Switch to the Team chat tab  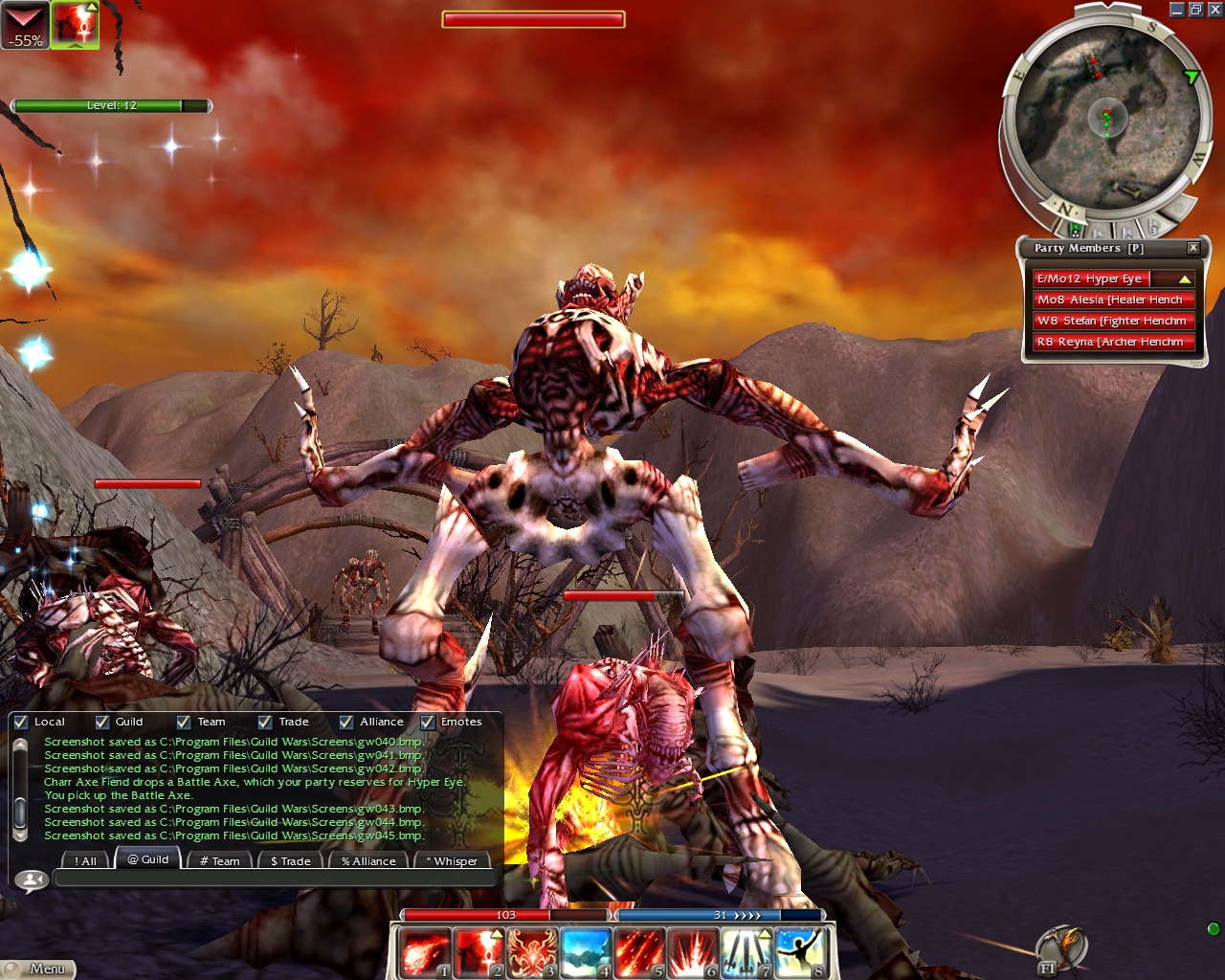coord(220,860)
